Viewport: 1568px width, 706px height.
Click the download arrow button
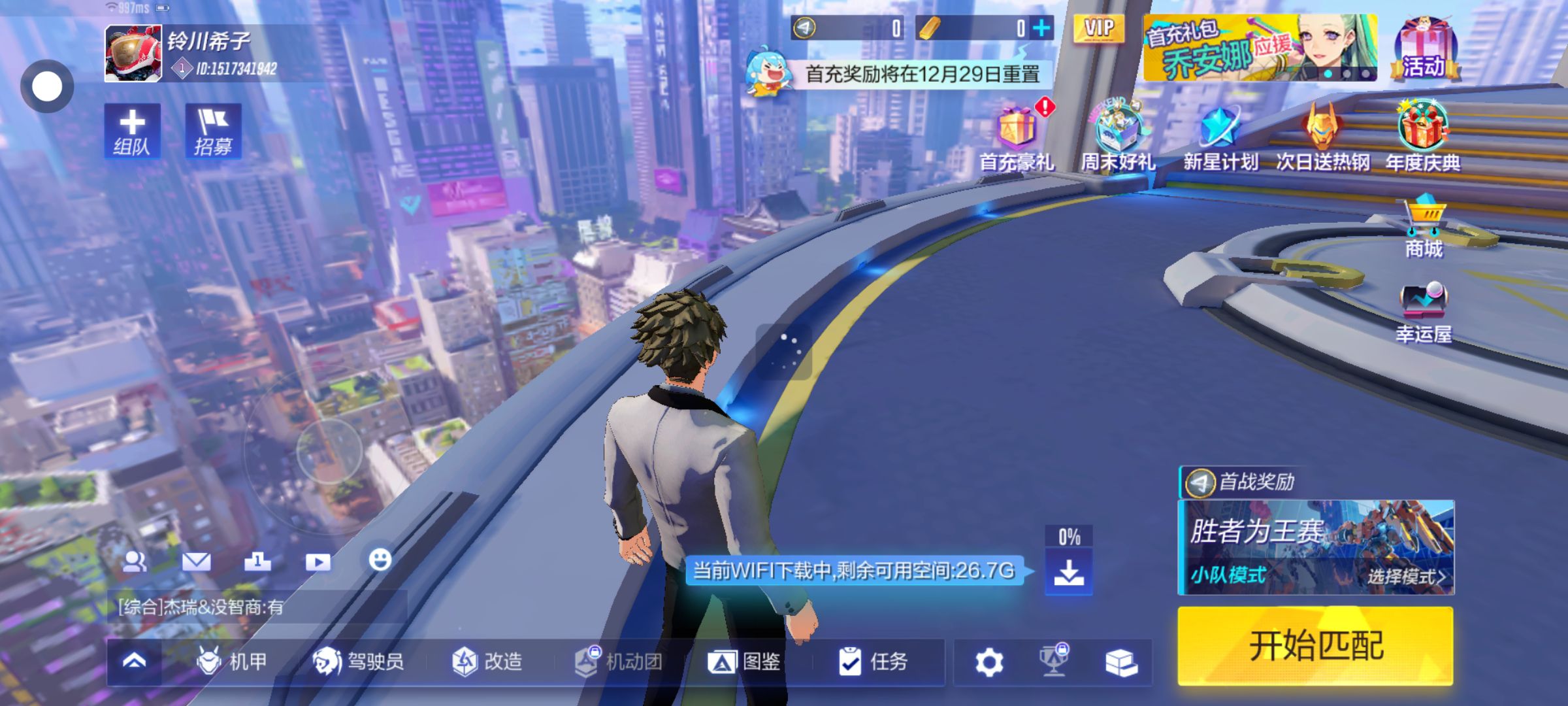[1069, 572]
